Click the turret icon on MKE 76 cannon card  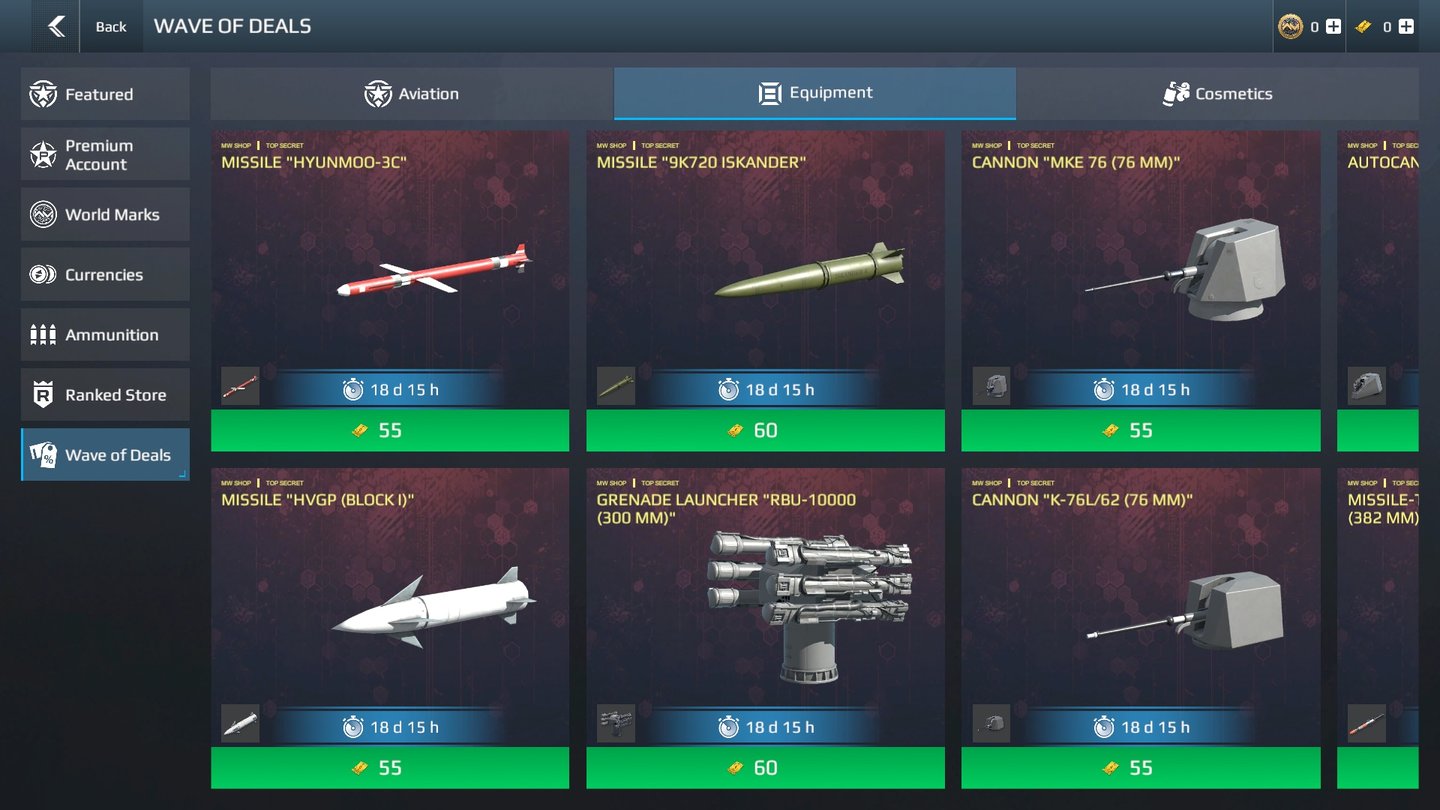coord(989,385)
